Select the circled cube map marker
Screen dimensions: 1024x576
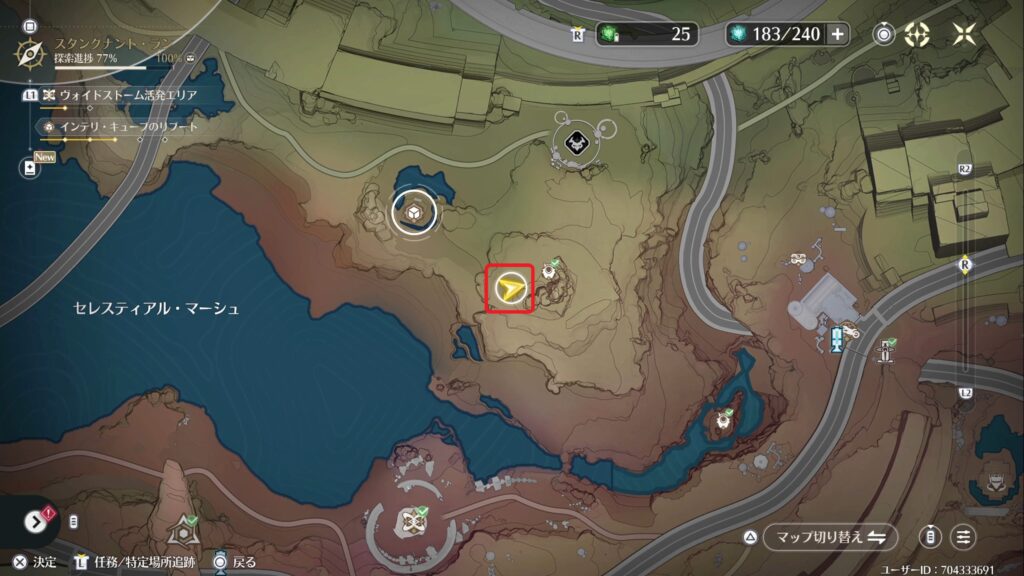point(412,212)
